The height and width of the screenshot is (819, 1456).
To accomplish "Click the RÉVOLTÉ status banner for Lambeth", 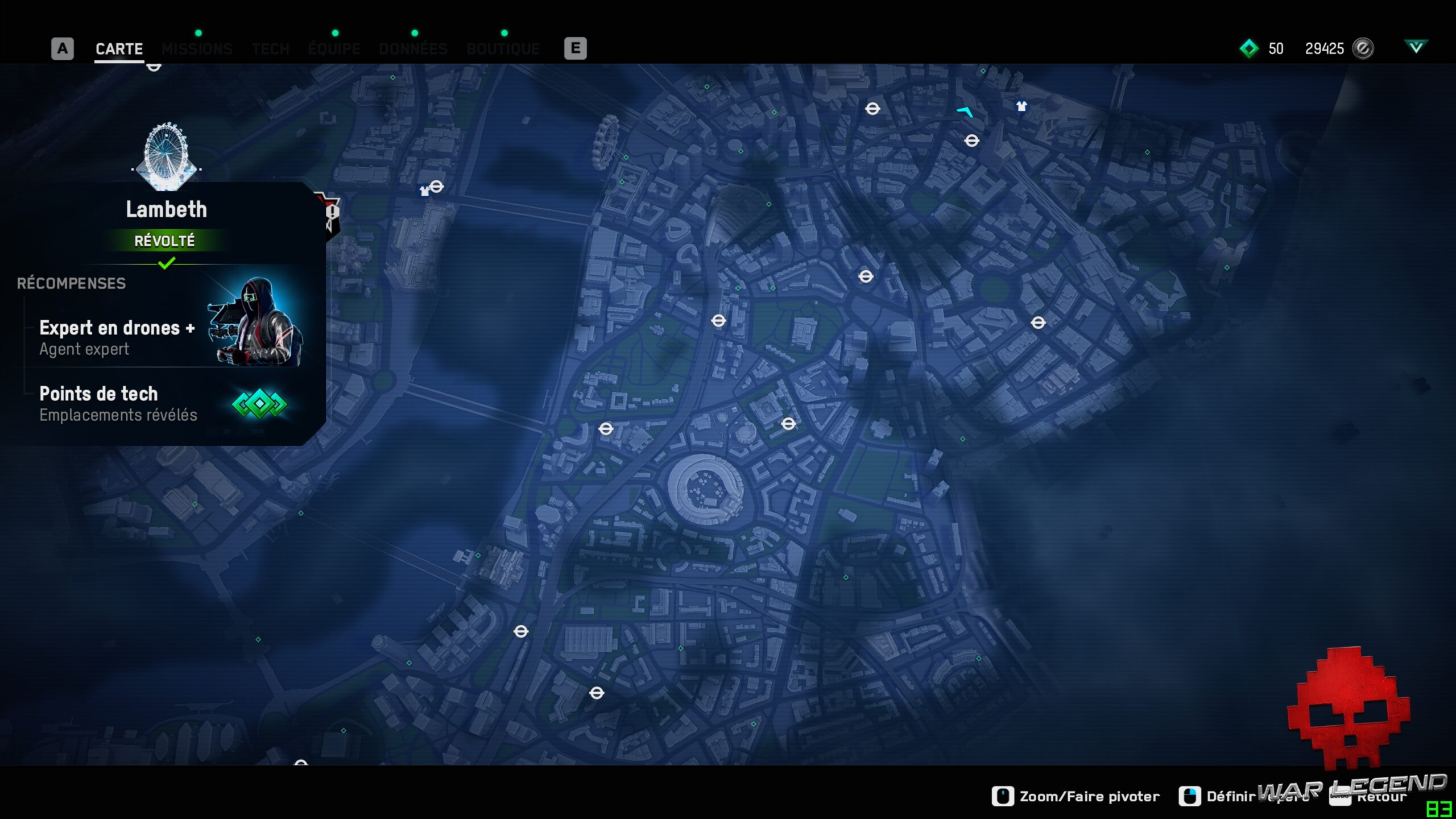I will point(166,240).
